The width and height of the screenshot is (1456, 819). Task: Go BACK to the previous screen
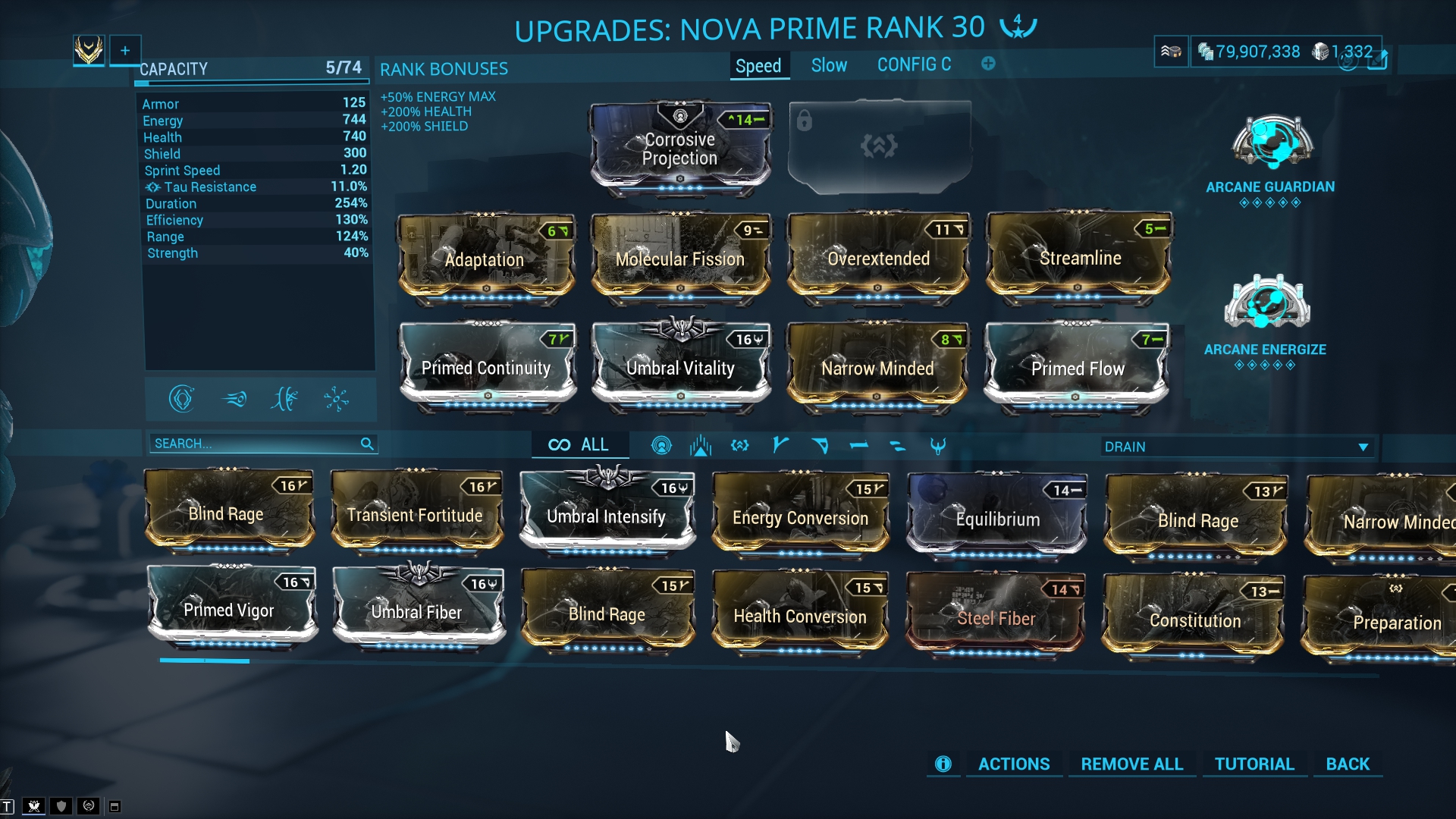[1348, 764]
